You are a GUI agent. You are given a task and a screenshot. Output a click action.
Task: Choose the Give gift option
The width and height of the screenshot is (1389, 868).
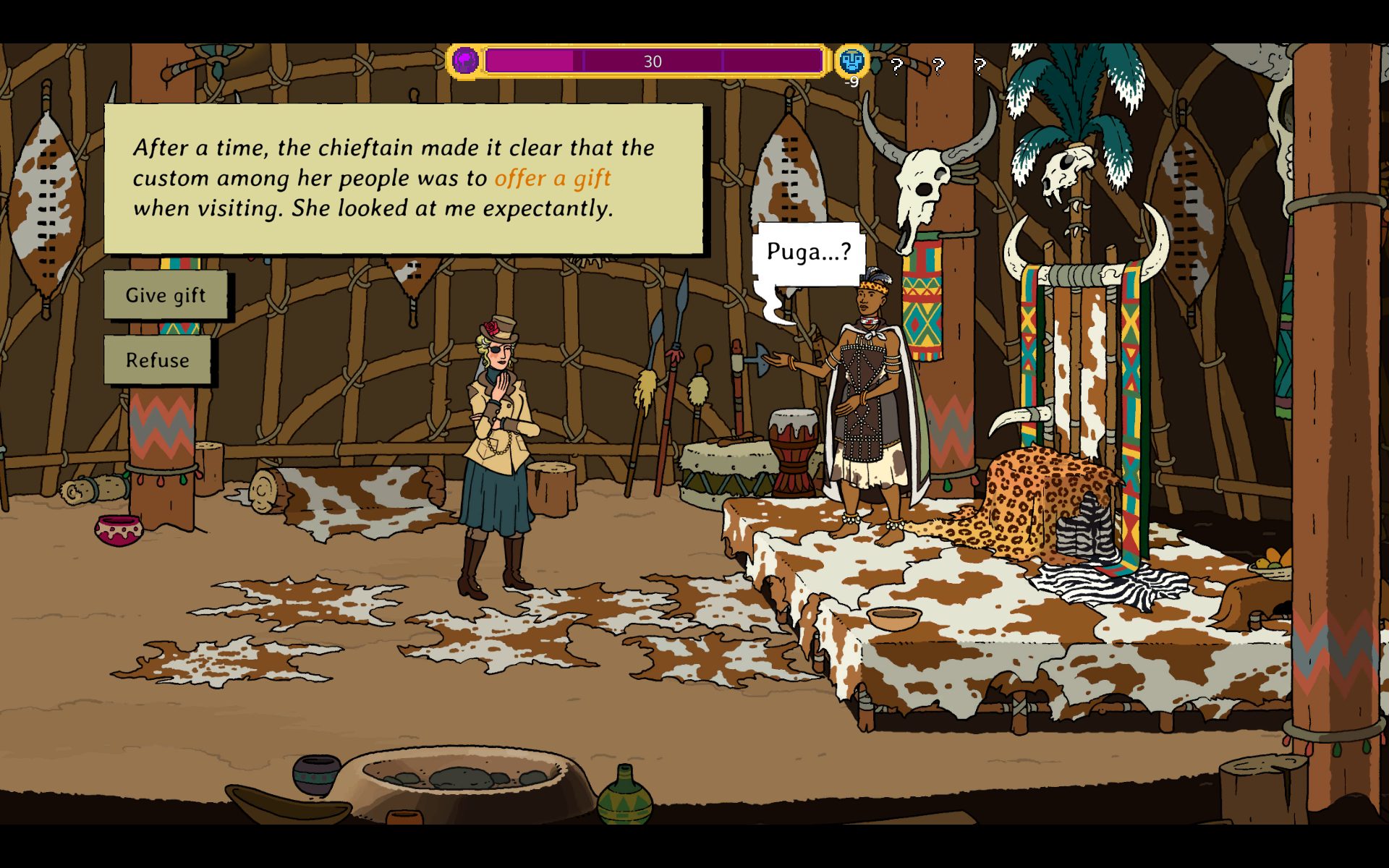(166, 295)
